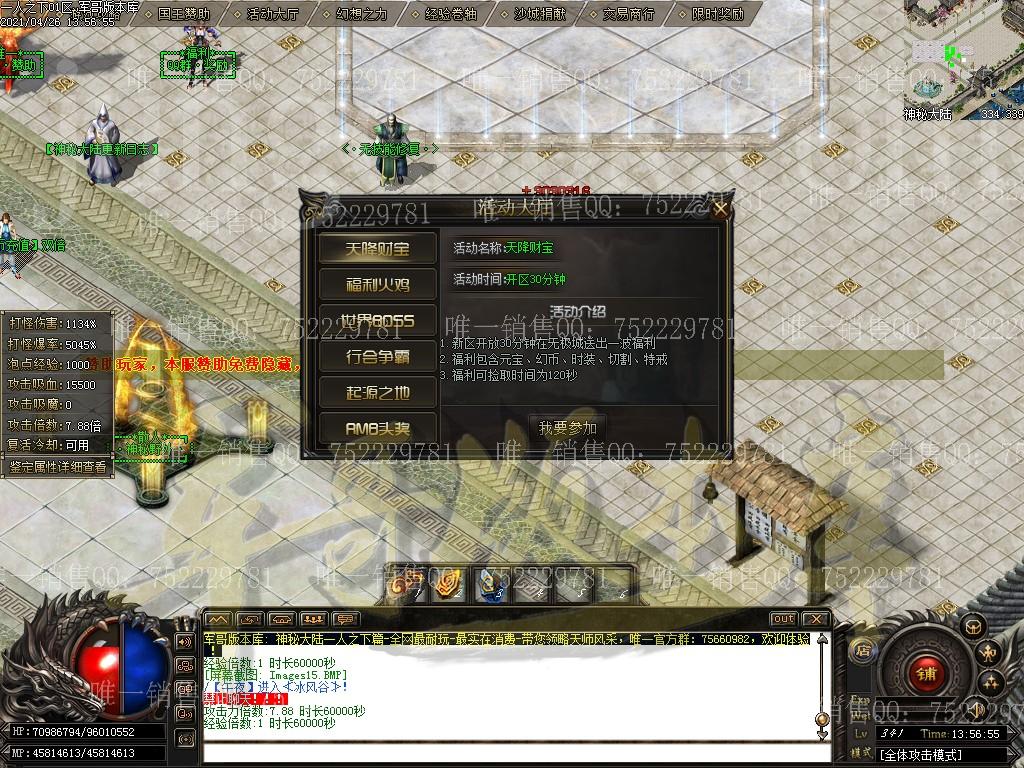Screen dimensions: 1024x768
Task: Select the 行会争霸 activity
Action: (x=377, y=356)
